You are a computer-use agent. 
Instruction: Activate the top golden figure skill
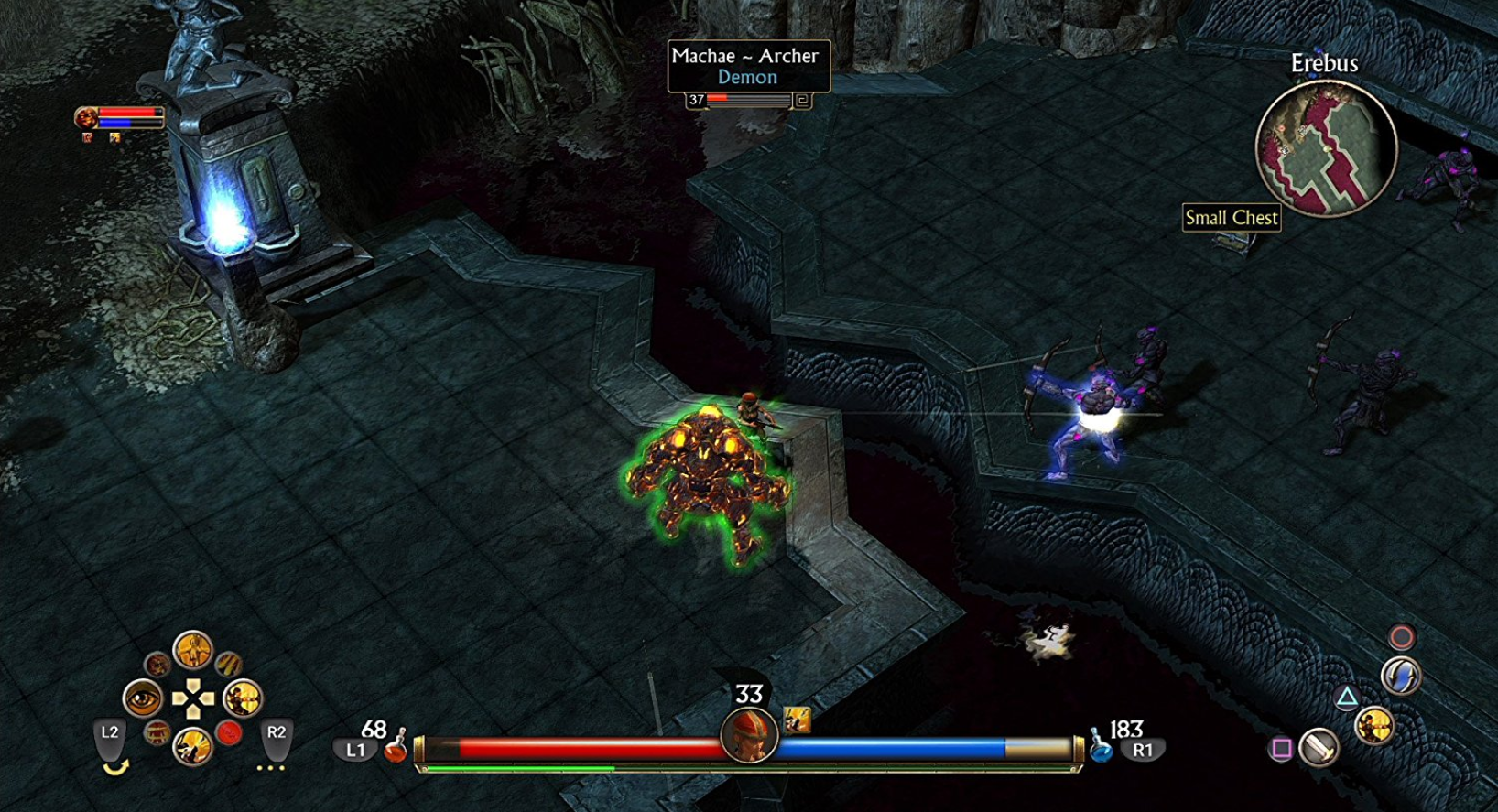192,651
